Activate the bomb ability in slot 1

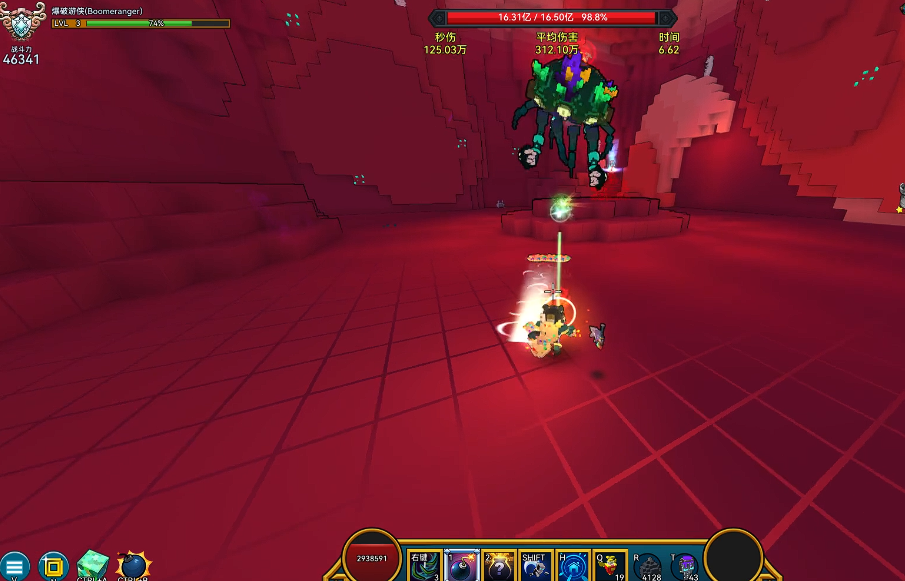click(x=461, y=567)
